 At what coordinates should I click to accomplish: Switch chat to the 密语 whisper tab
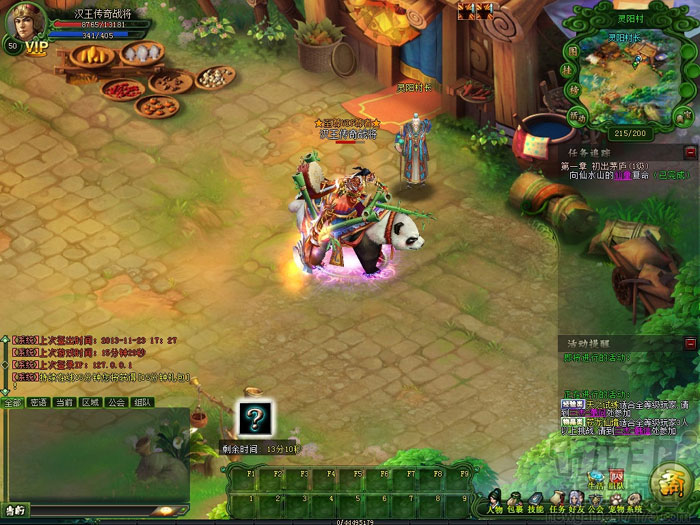(x=38, y=402)
